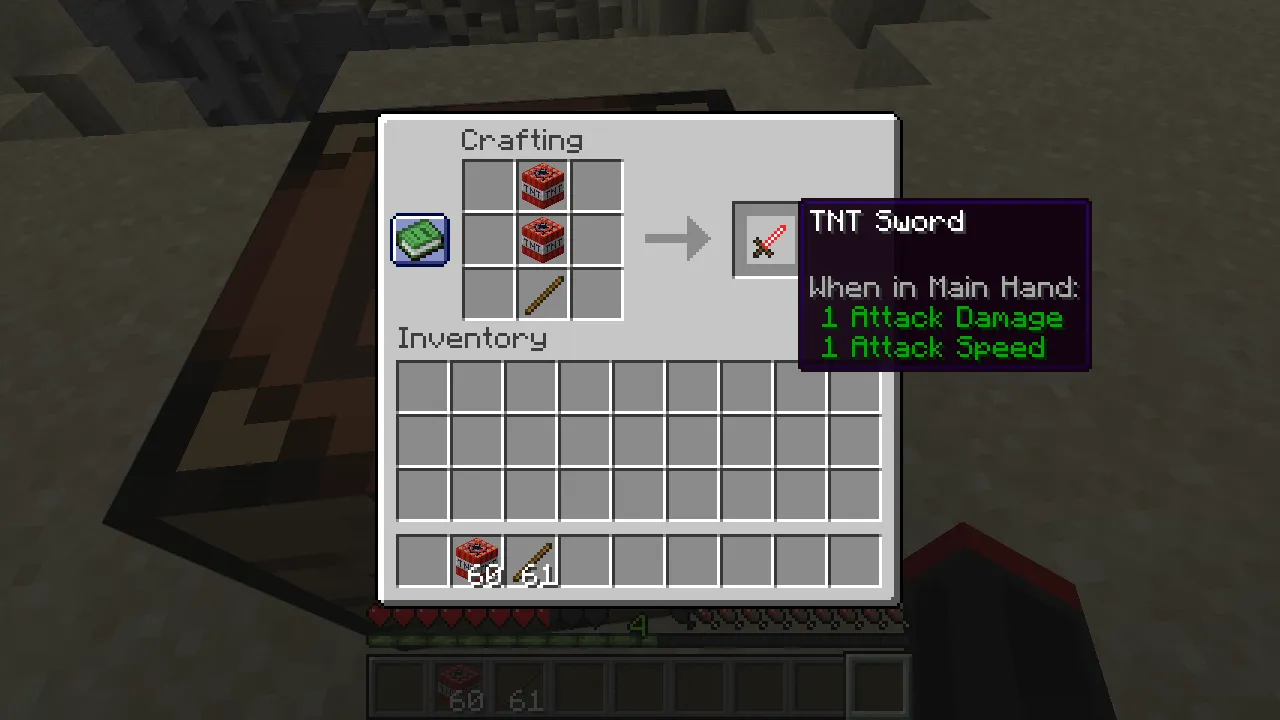Click the Crafting title label
1280x720 pixels.
[521, 140]
